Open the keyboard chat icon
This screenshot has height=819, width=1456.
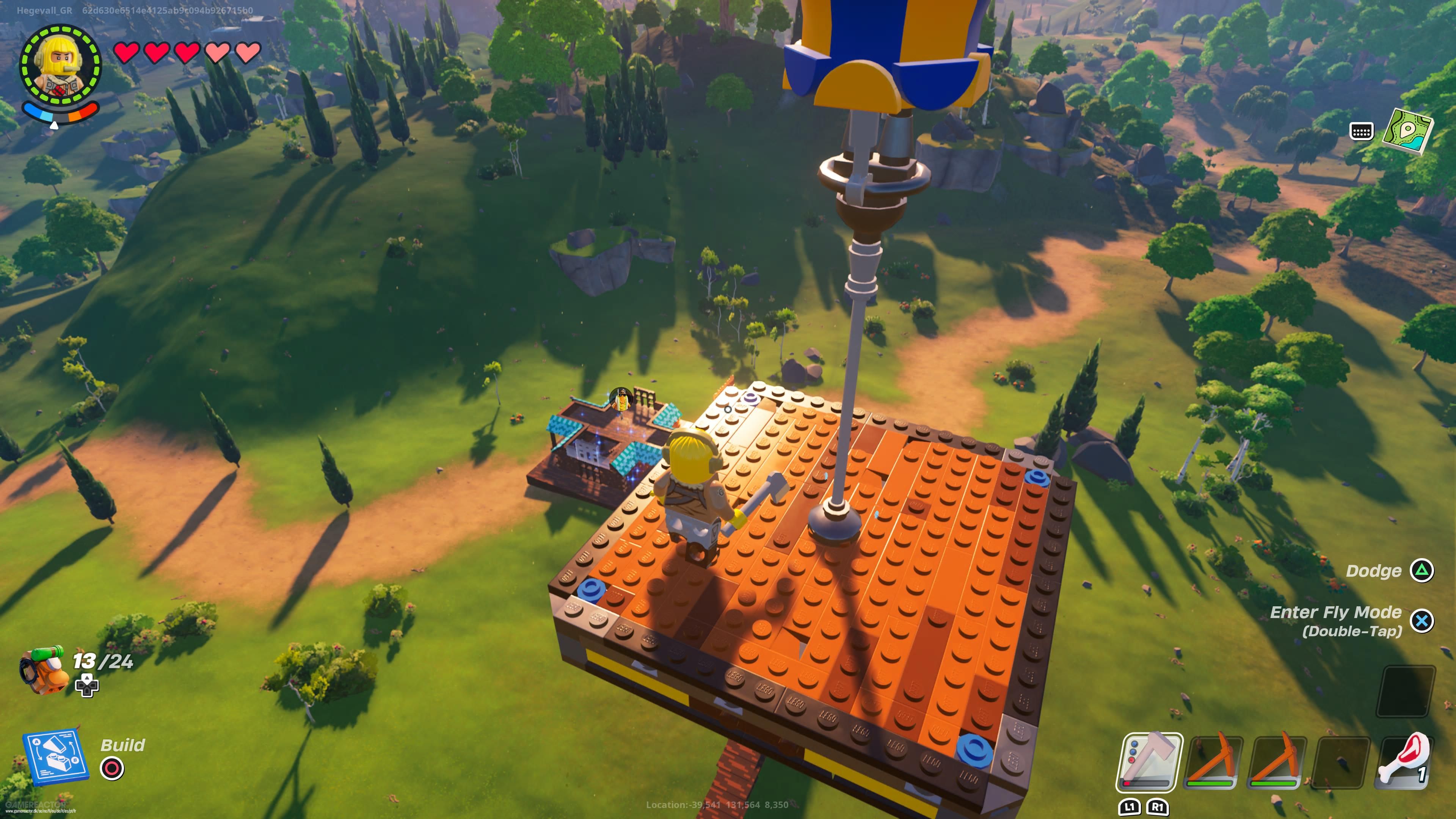point(1361,131)
